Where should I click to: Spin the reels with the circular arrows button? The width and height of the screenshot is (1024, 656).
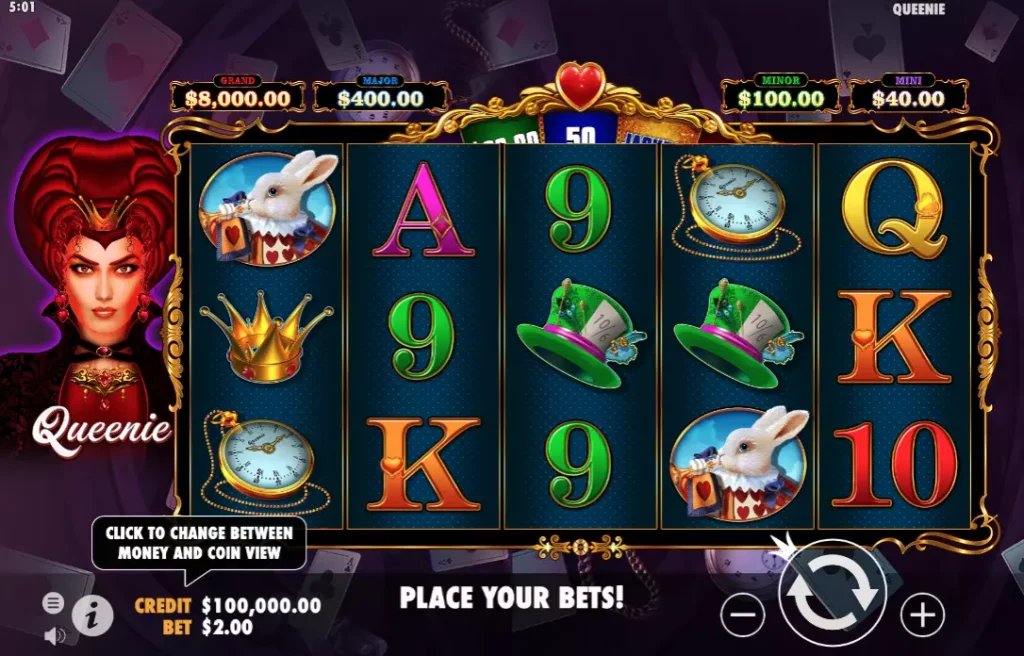(x=832, y=597)
